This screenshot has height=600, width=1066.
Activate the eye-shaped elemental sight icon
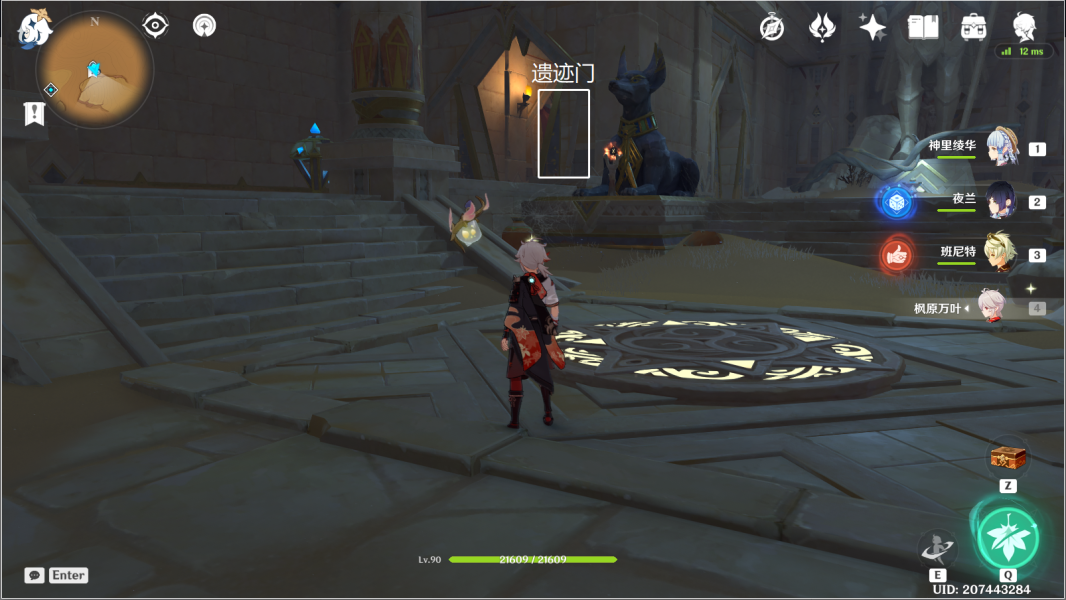point(155,25)
